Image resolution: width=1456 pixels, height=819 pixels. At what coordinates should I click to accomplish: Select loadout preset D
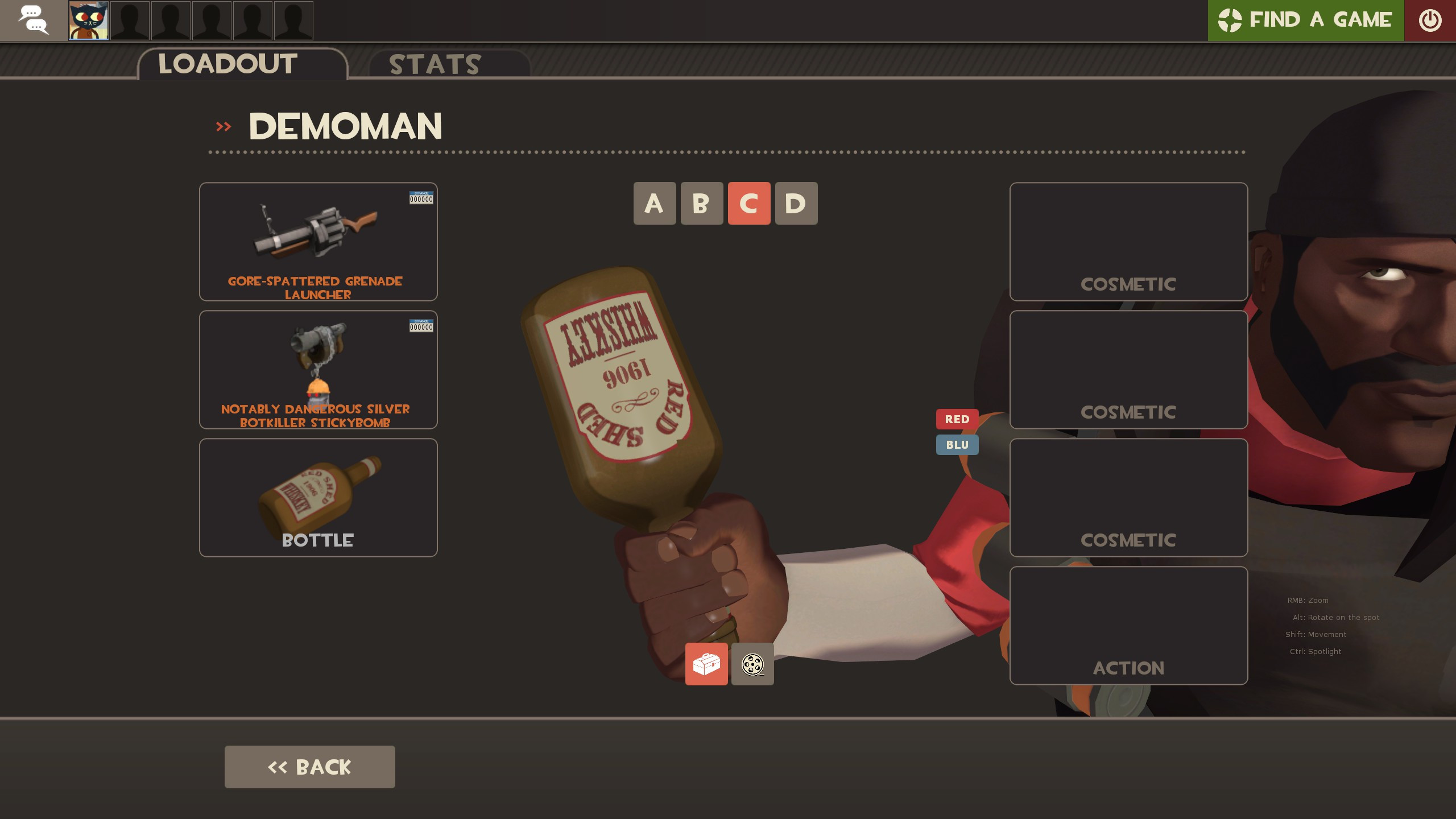pos(796,204)
